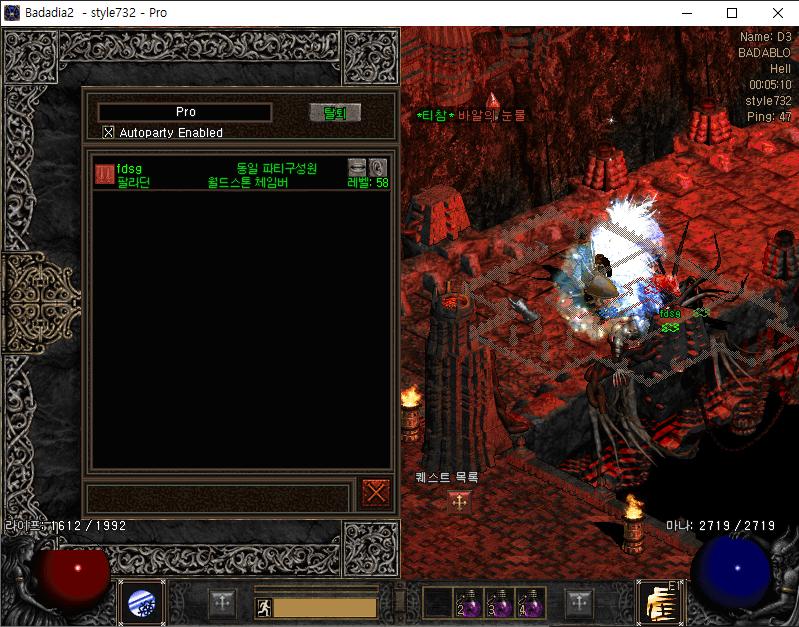799x627 pixels.
Task: Minimize the Badadia2 window
Action: pos(686,13)
